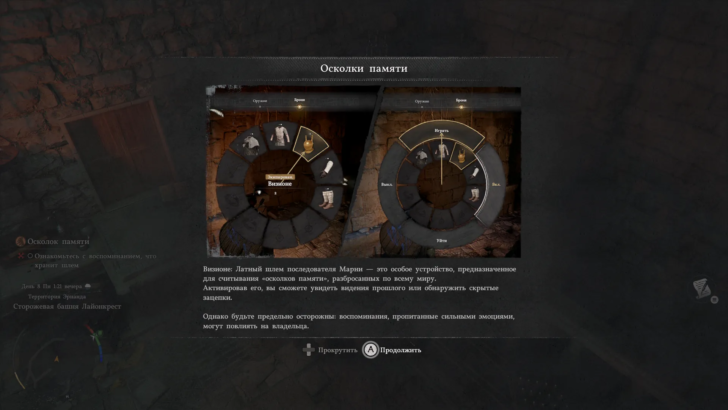Open the Осколок памяти quest tracker entry
Image resolution: width=728 pixels, height=410 pixels.
tap(58, 241)
